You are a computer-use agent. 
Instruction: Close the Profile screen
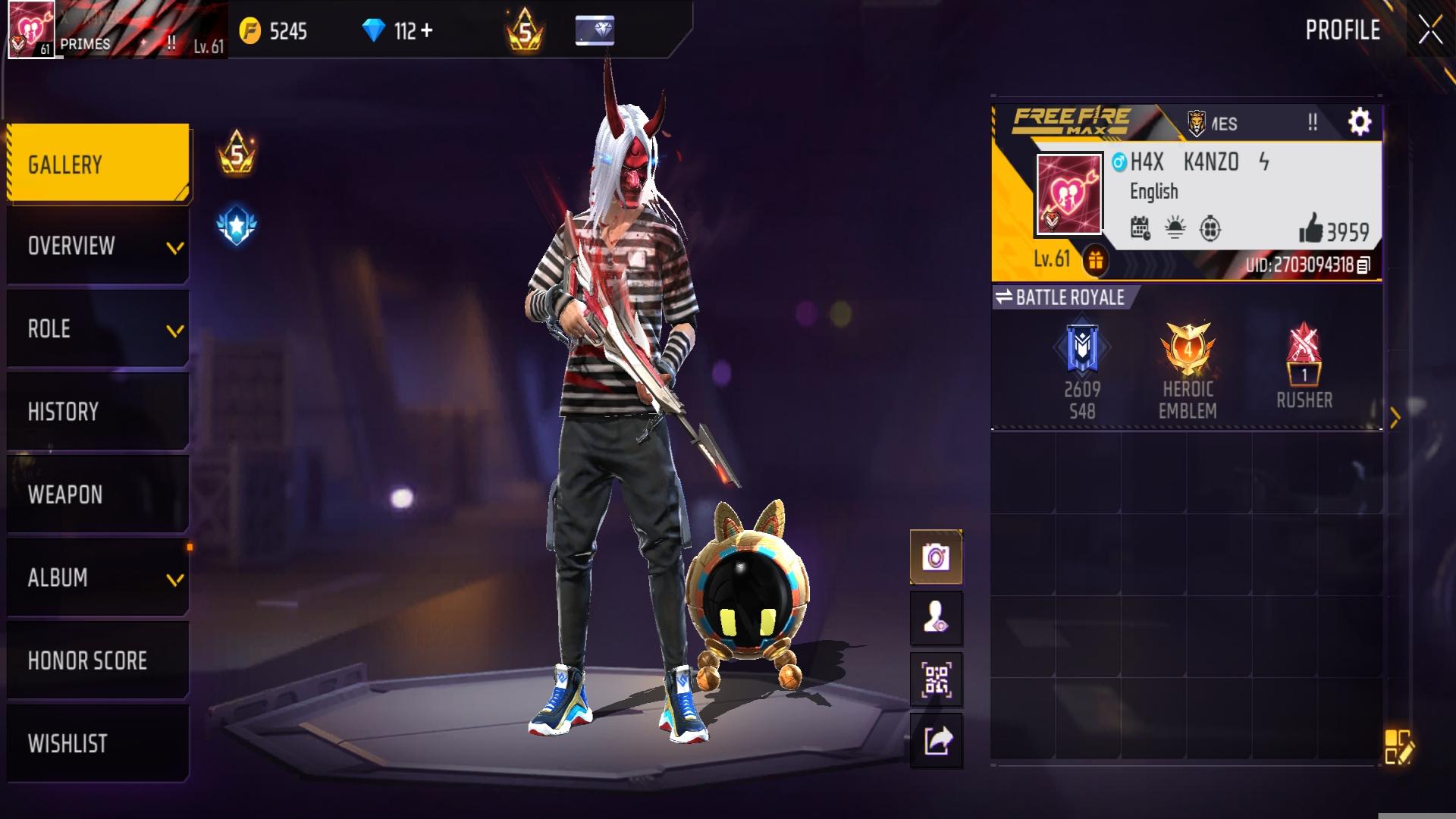(1430, 30)
